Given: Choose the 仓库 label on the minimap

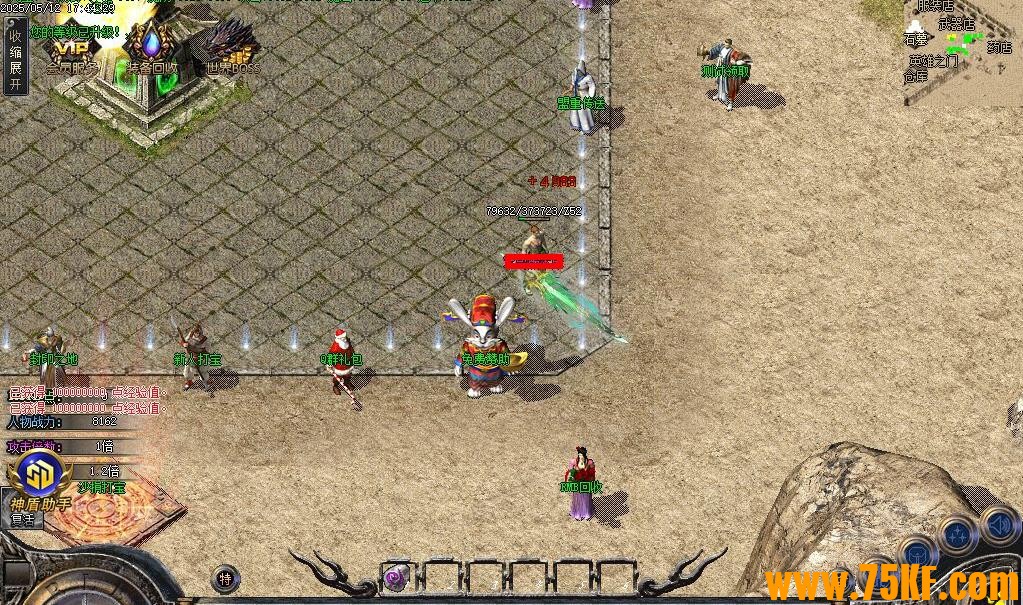Looking at the screenshot, I should click(916, 75).
